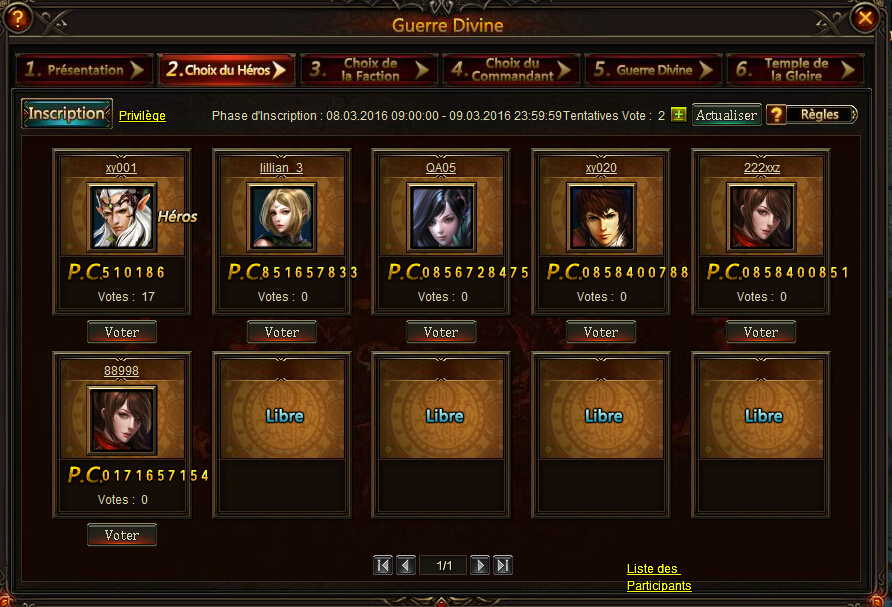Add vote attempts with green plus button
Viewport: 892px width, 607px height.
(x=679, y=115)
